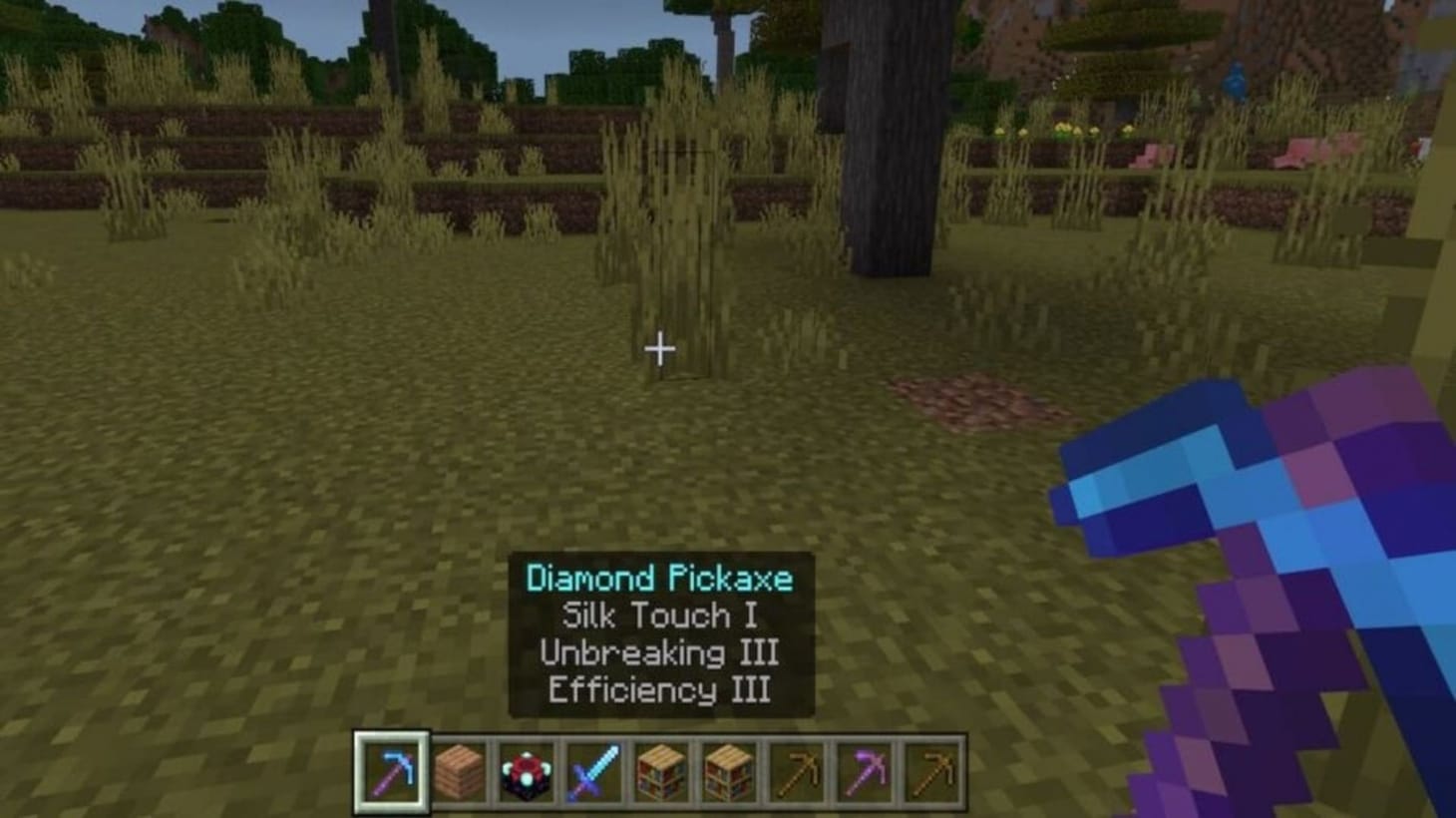Click the 'Silk Touch I' enchantment line
Image resolution: width=1456 pixels, height=818 pixels.
(x=659, y=615)
